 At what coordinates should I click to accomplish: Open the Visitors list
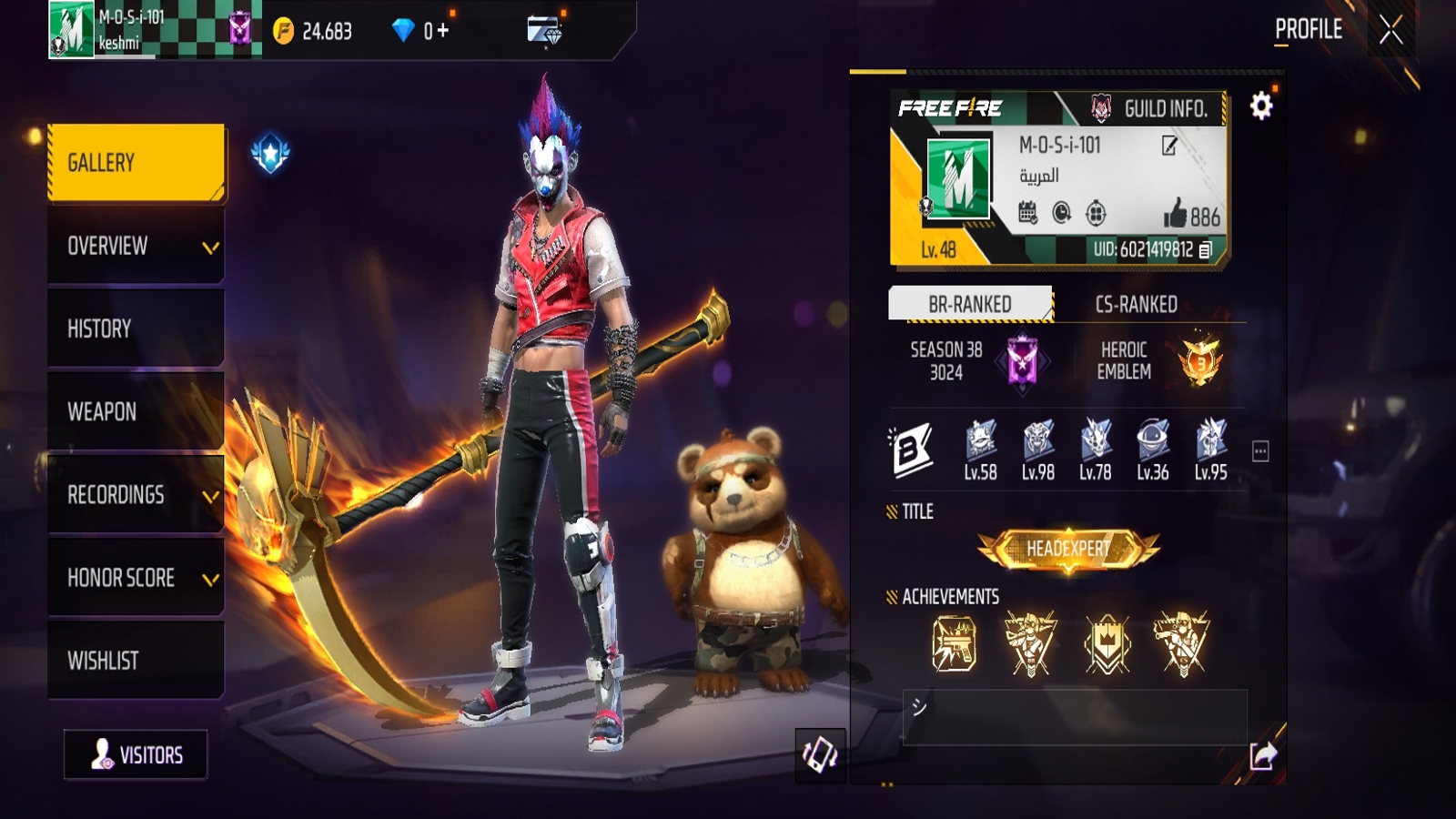coord(136,754)
